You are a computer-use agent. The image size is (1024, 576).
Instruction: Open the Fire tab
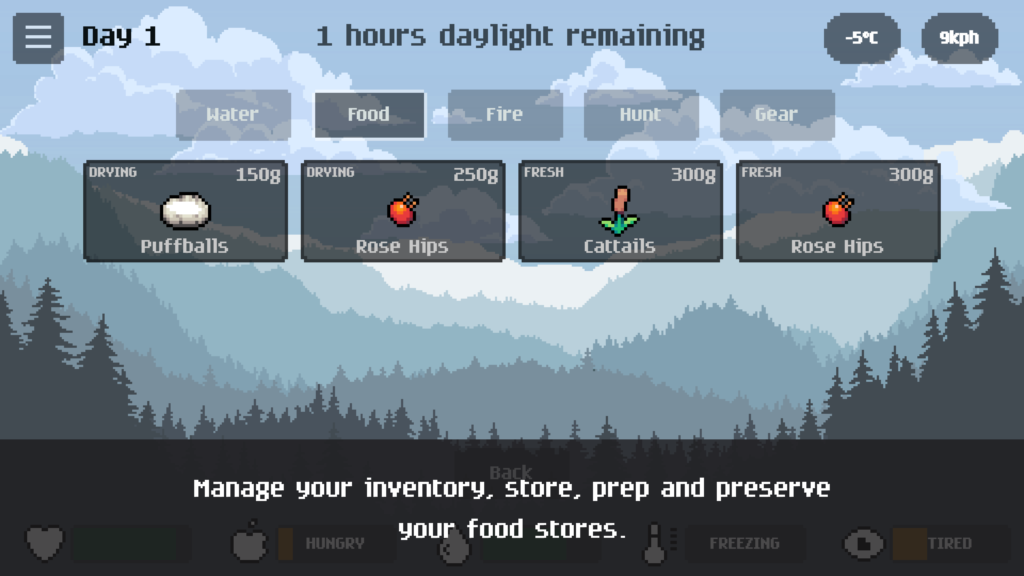point(505,115)
